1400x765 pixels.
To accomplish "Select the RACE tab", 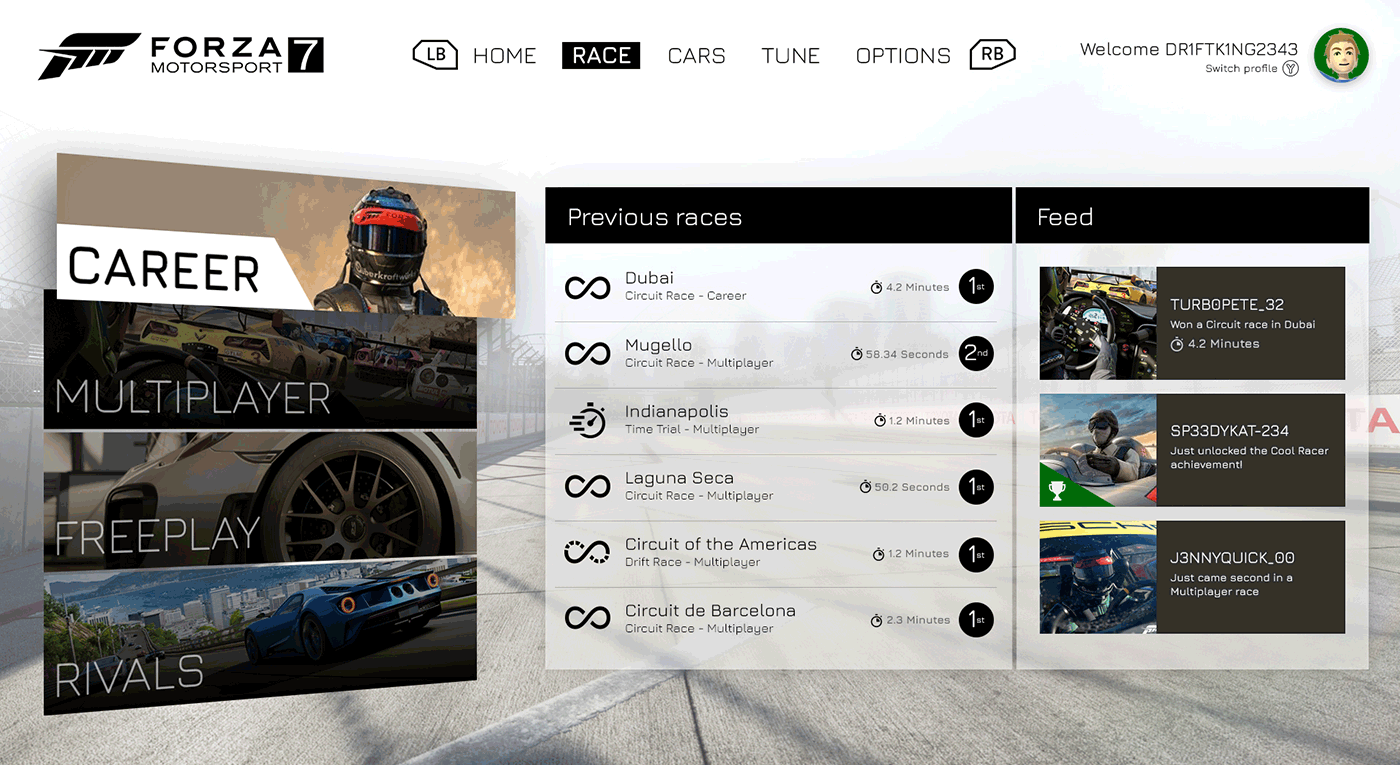I will pyautogui.click(x=601, y=56).
